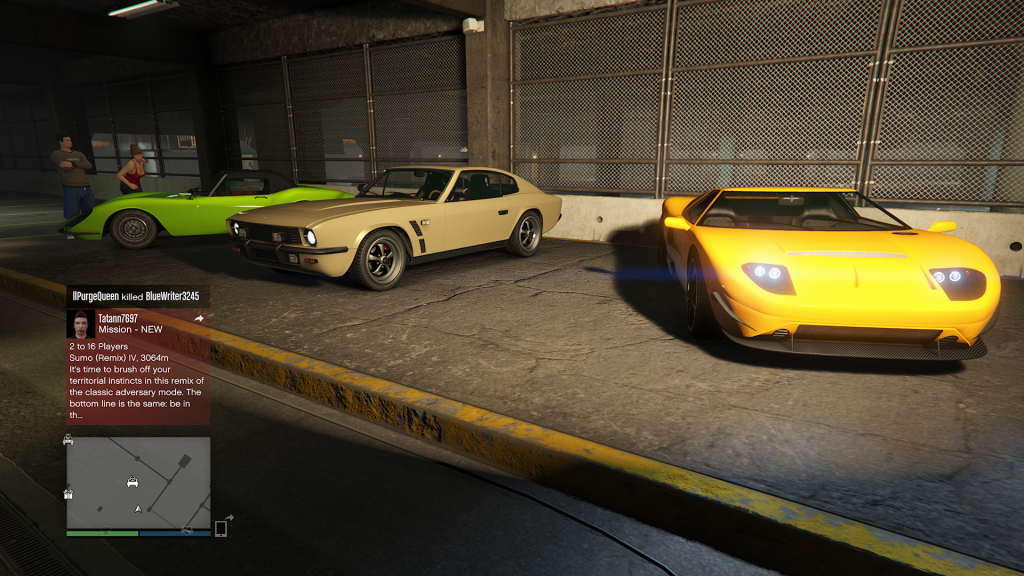Click the white player arrow on the minimap
The width and height of the screenshot is (1024, 576).
(138, 508)
